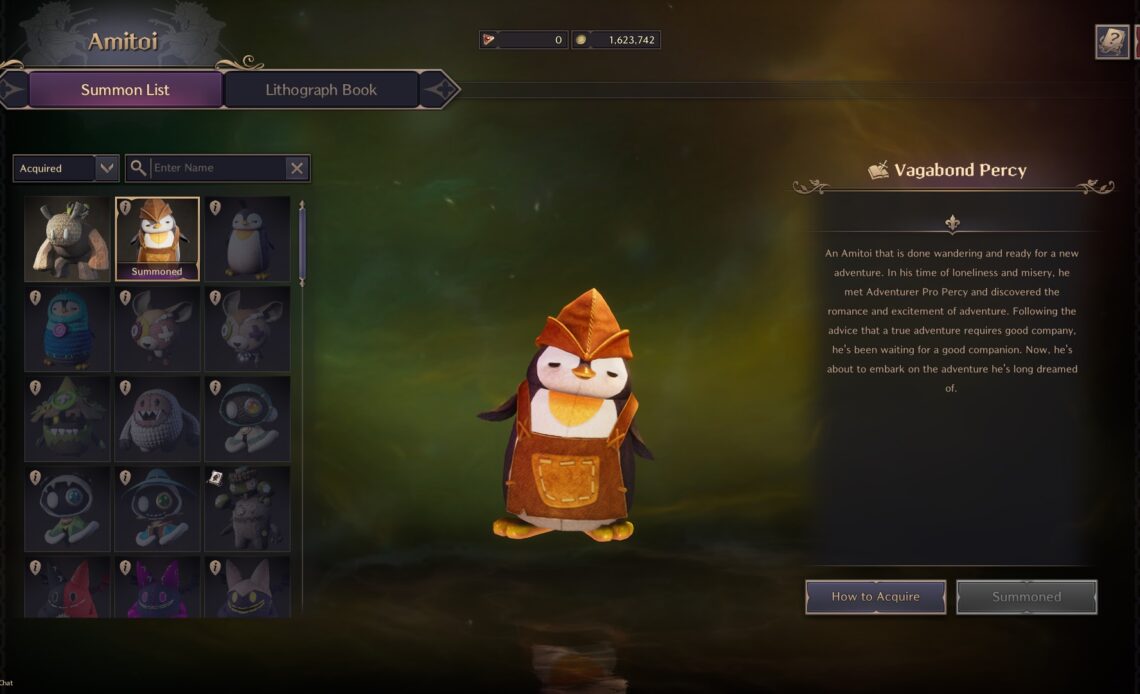
Task: Click the greyed Summoned button
Action: (1026, 597)
